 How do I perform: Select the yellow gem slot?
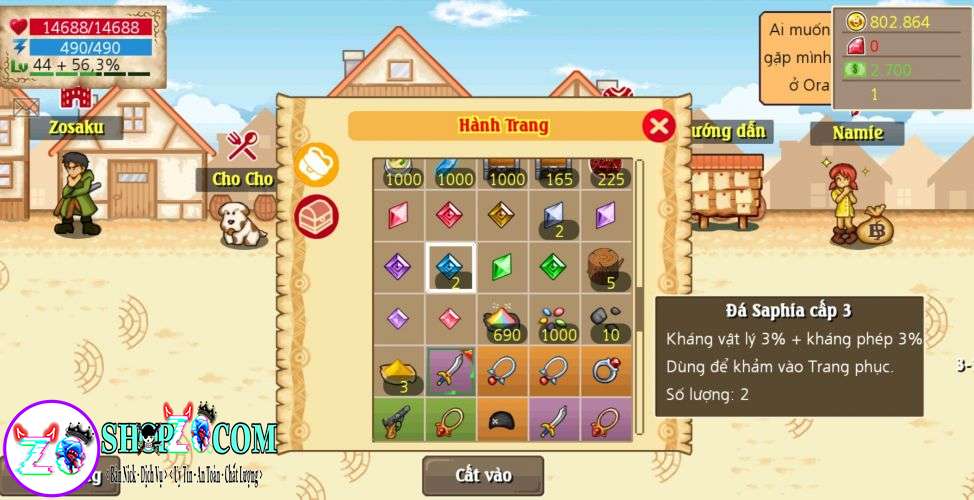[503, 215]
